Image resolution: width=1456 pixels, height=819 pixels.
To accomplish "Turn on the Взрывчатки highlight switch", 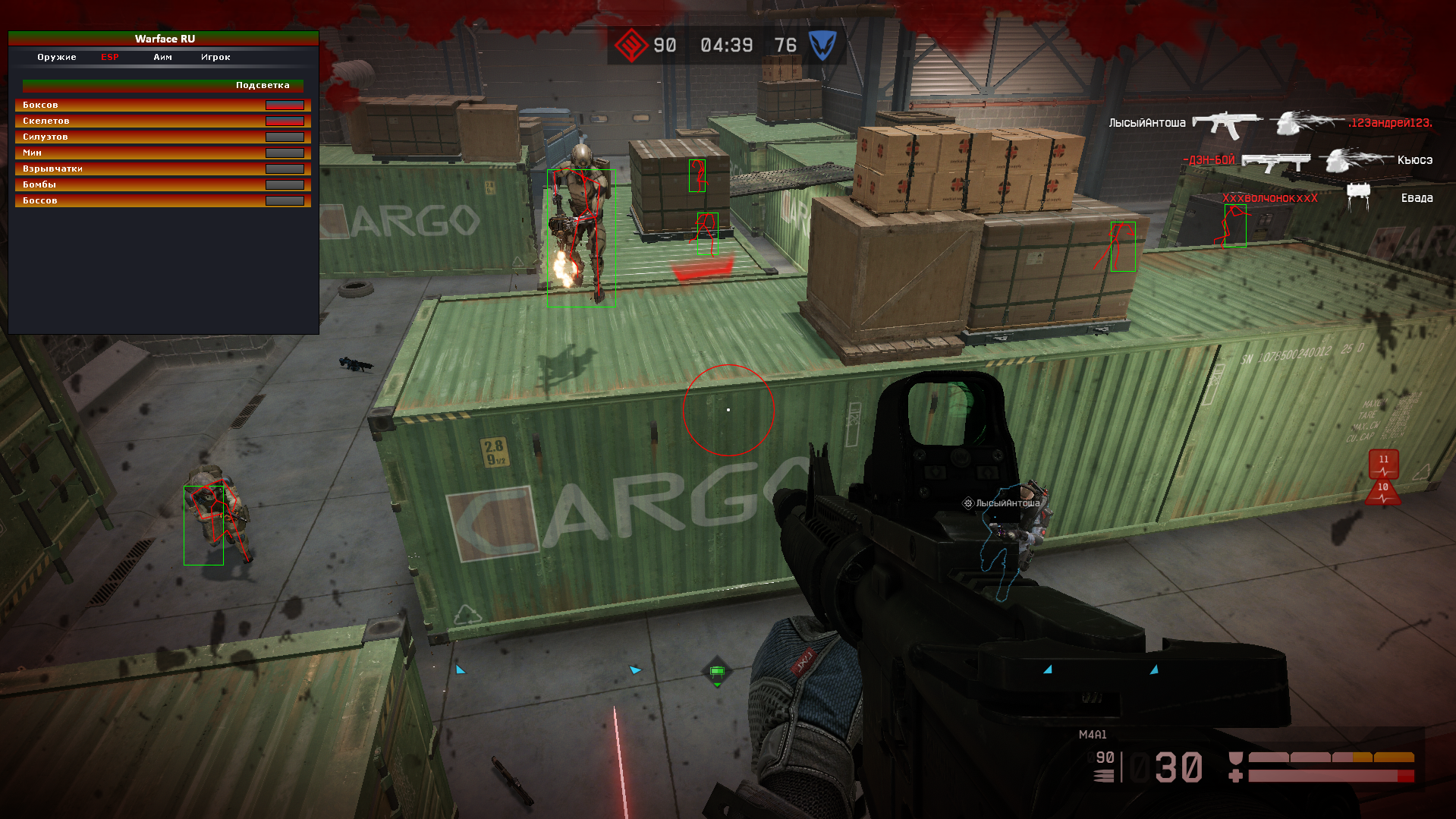I will (285, 169).
